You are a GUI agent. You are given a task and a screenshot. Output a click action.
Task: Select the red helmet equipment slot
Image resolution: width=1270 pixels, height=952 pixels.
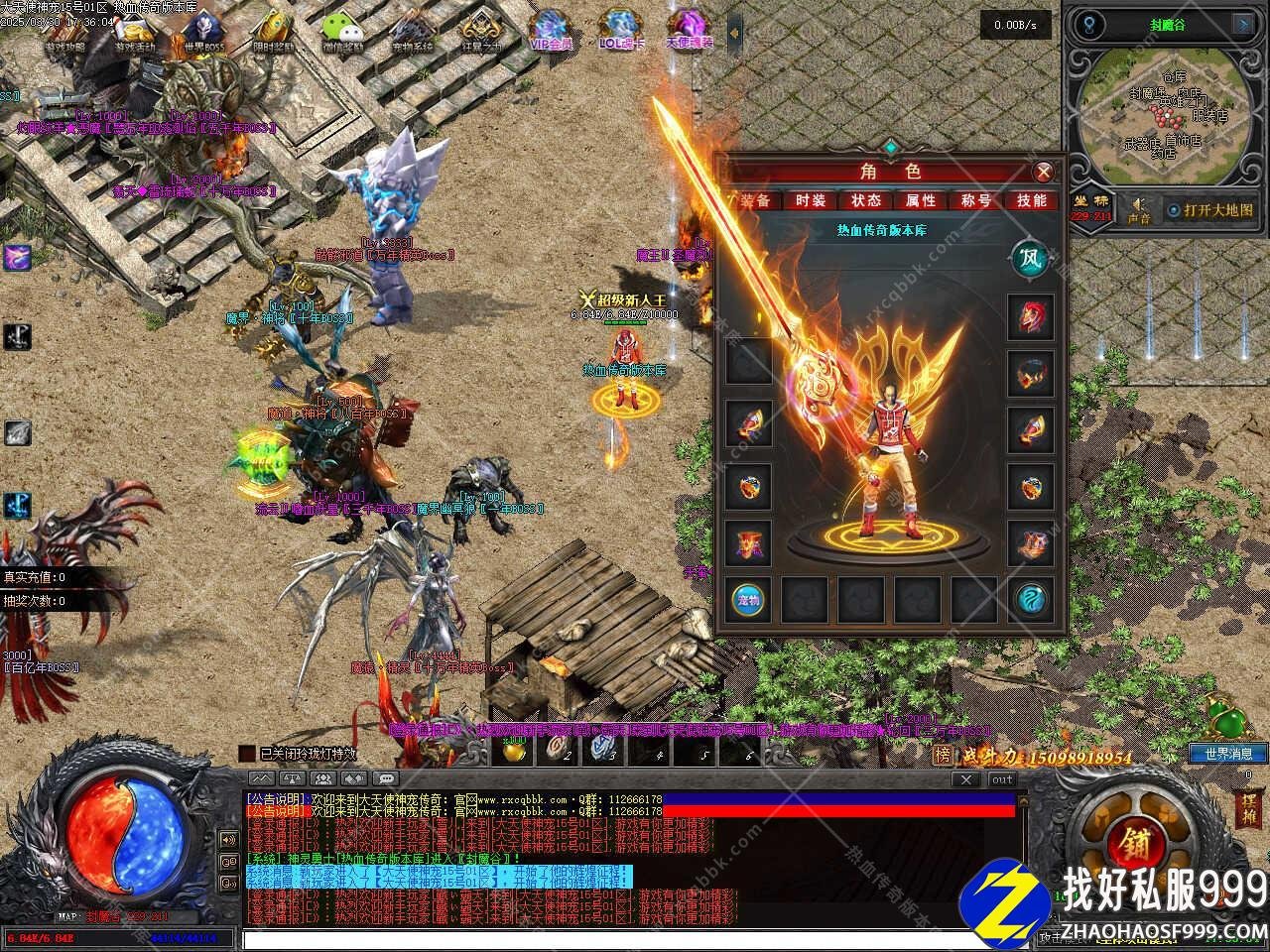1030,317
